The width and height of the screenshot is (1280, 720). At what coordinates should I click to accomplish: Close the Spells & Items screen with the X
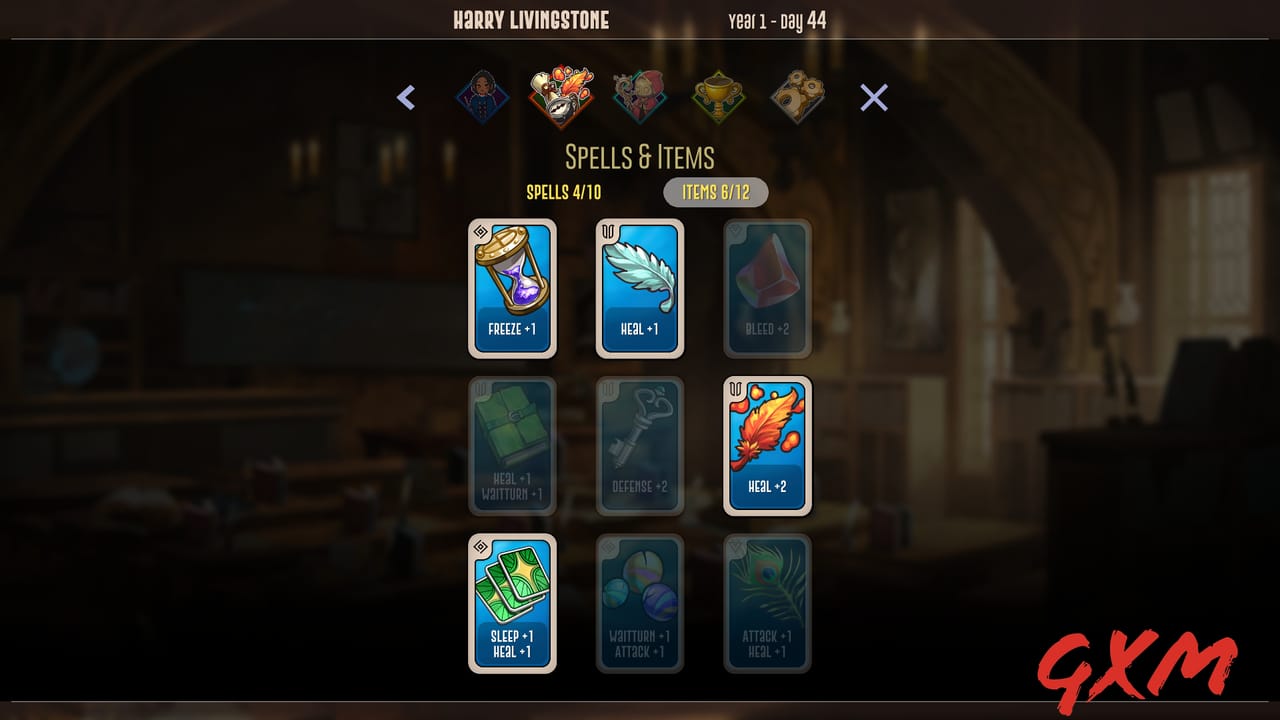[x=874, y=97]
